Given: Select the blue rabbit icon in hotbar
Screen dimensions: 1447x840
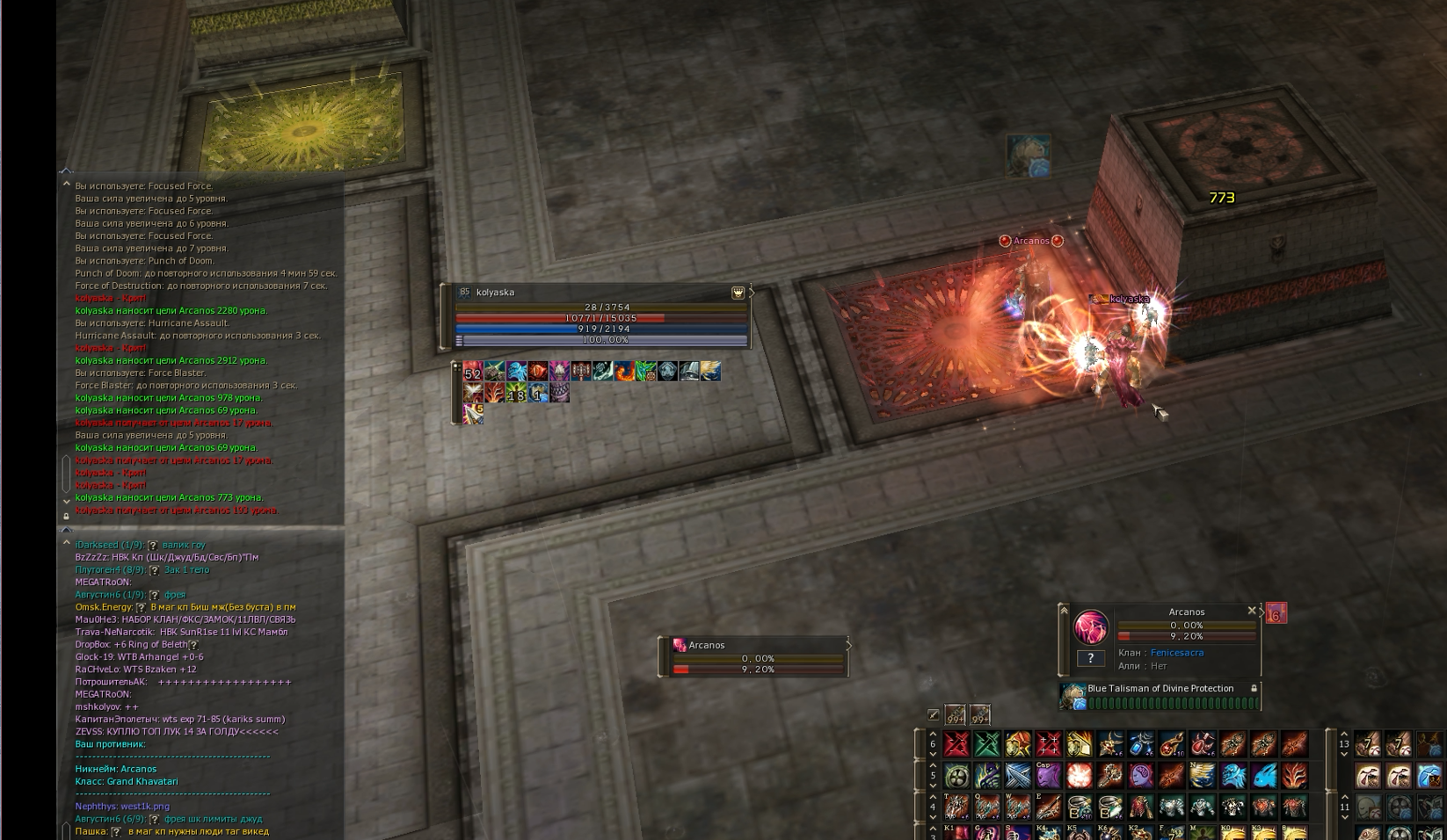Looking at the screenshot, I should point(1263,776).
